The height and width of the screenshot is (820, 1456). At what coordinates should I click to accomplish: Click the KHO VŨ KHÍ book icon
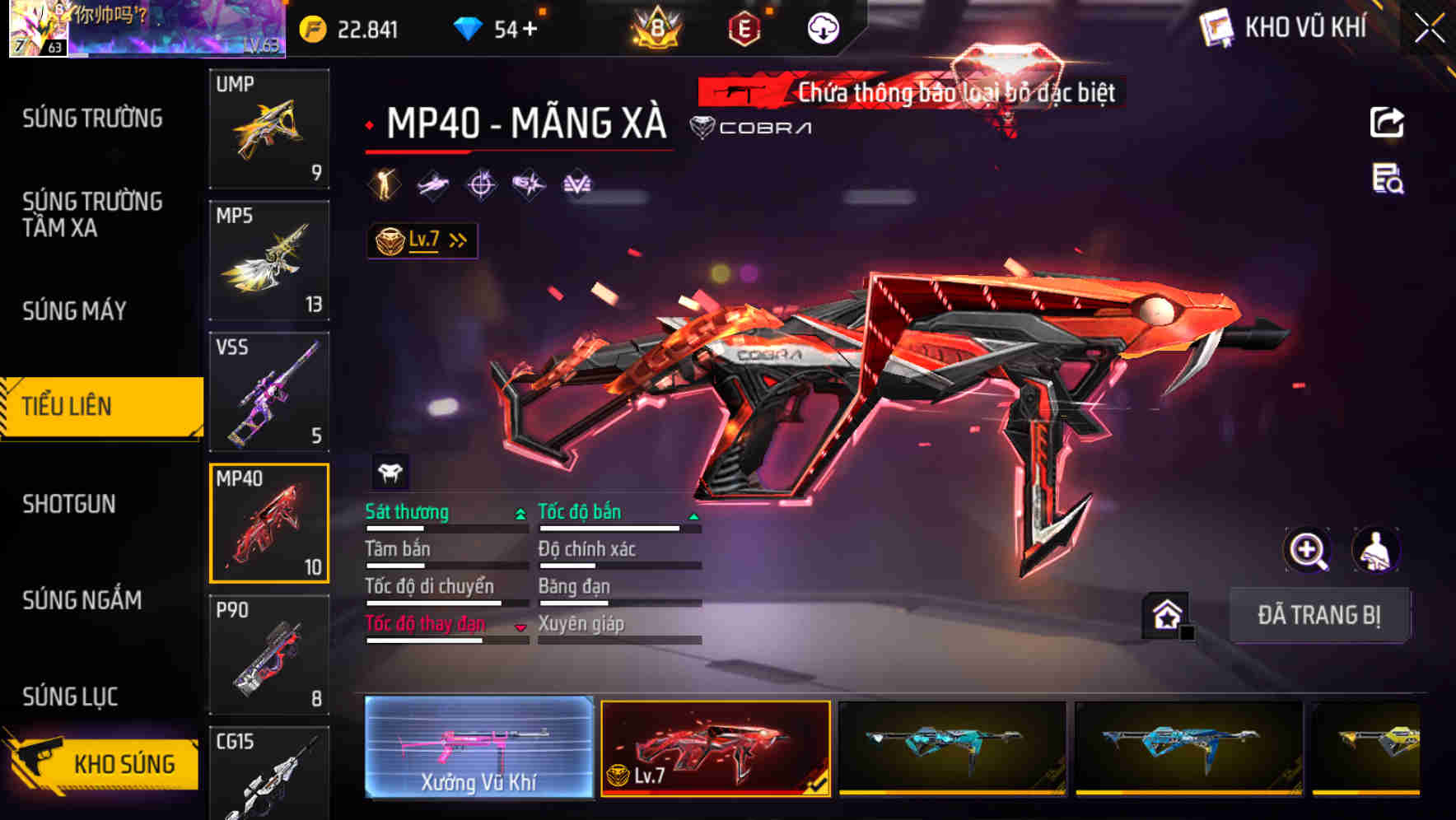[x=1216, y=27]
